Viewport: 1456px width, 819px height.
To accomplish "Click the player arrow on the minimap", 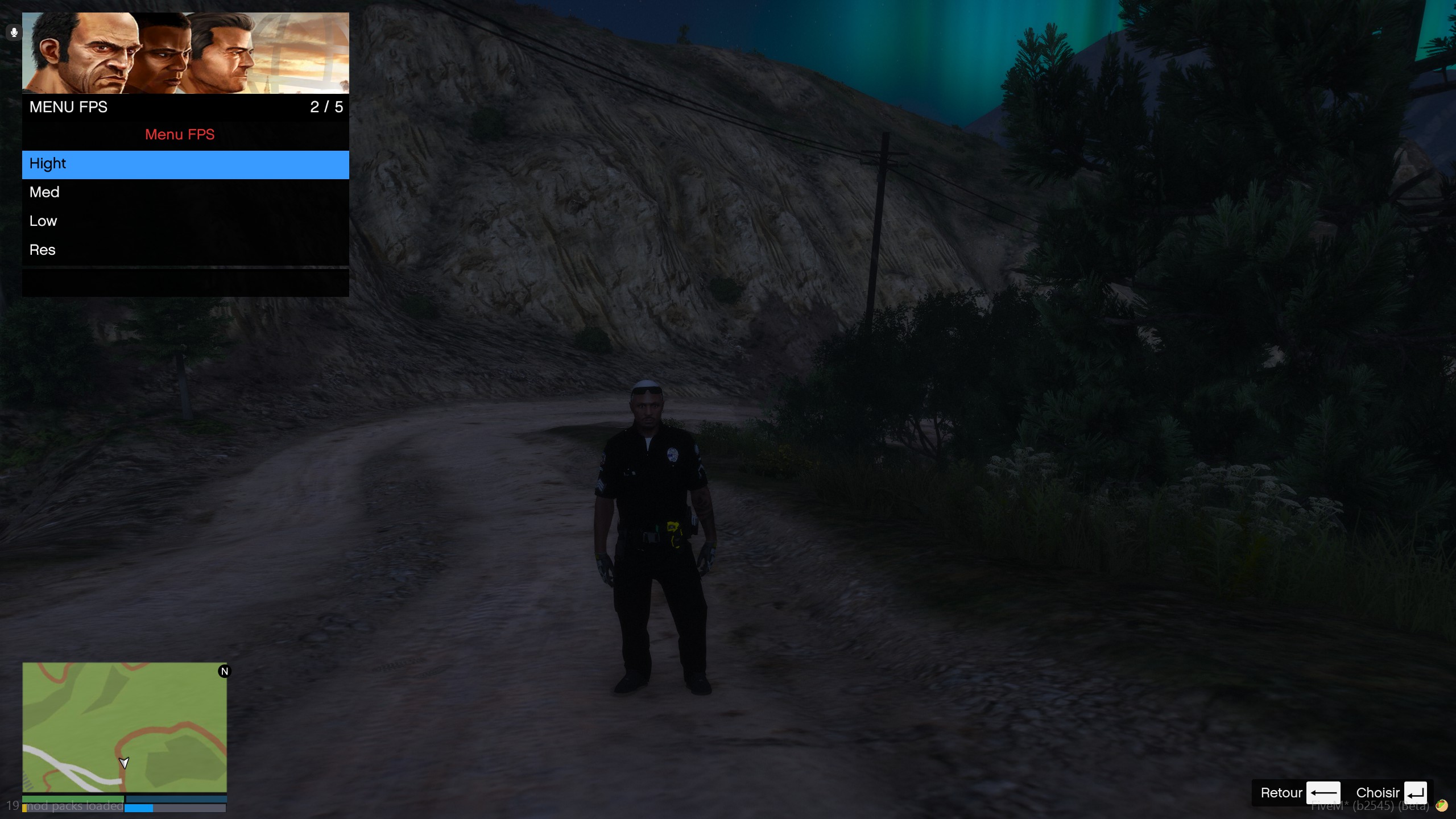I will (125, 763).
